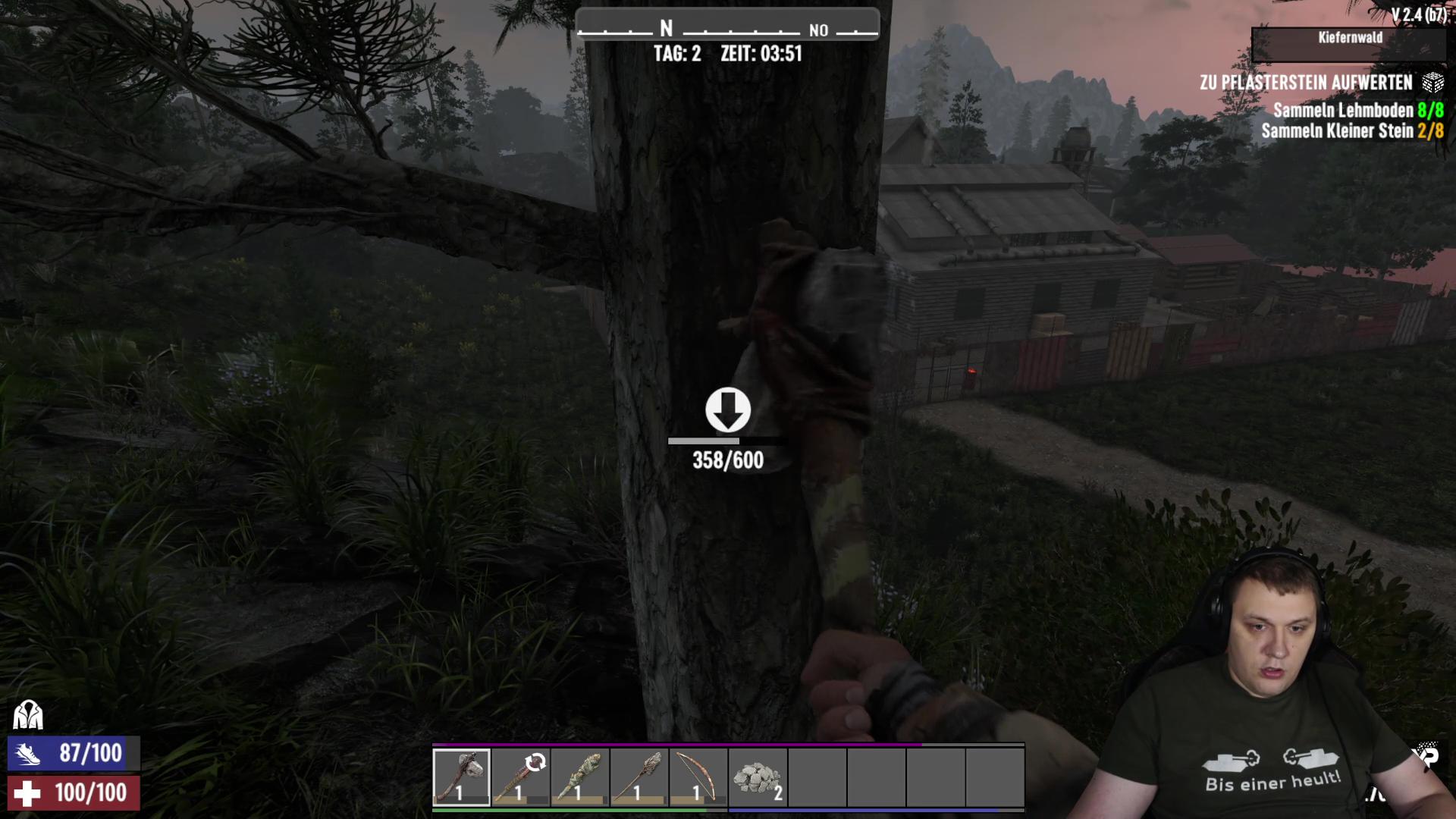Screen dimensions: 1456x819
Task: Open the 'Zu Pflasterstein aufwerten' quest tracker
Action: tap(1306, 83)
